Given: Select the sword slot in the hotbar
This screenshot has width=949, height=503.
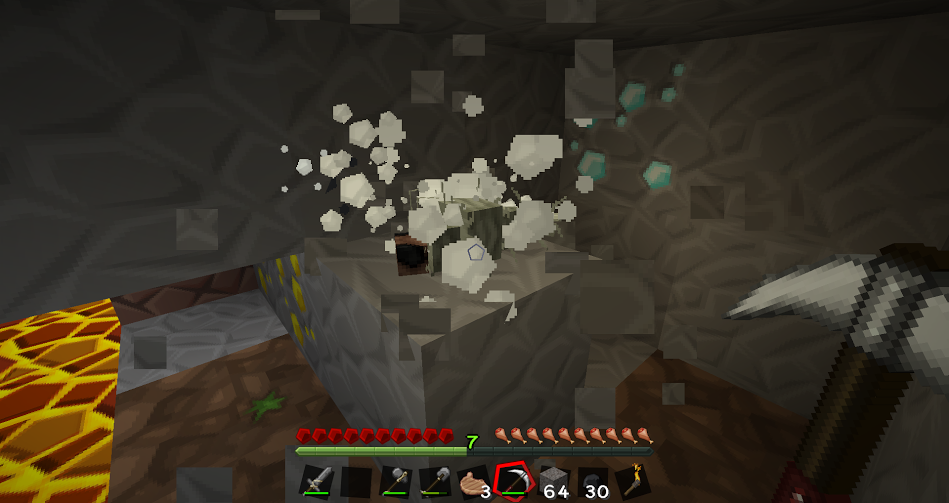Looking at the screenshot, I should pyautogui.click(x=316, y=482).
